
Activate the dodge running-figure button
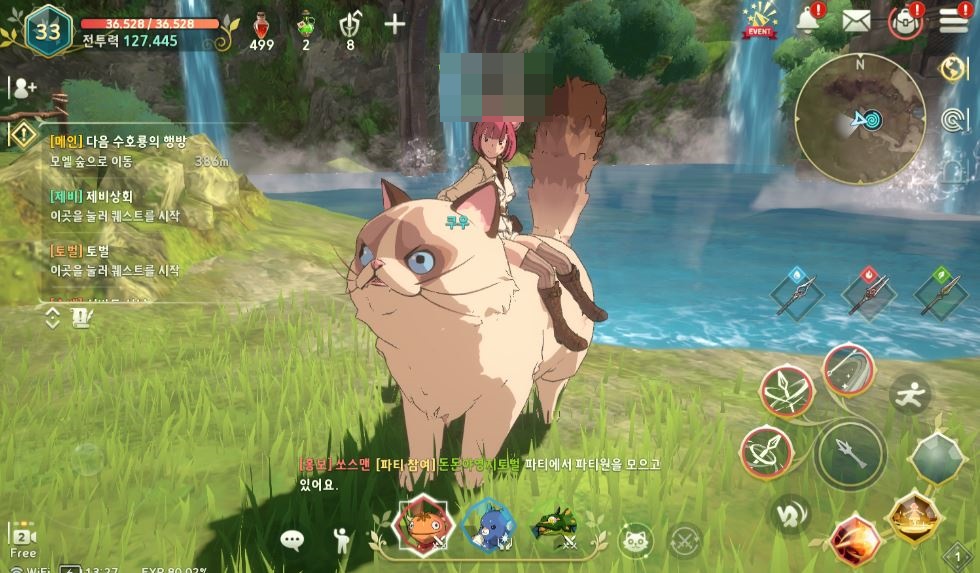tap(910, 394)
